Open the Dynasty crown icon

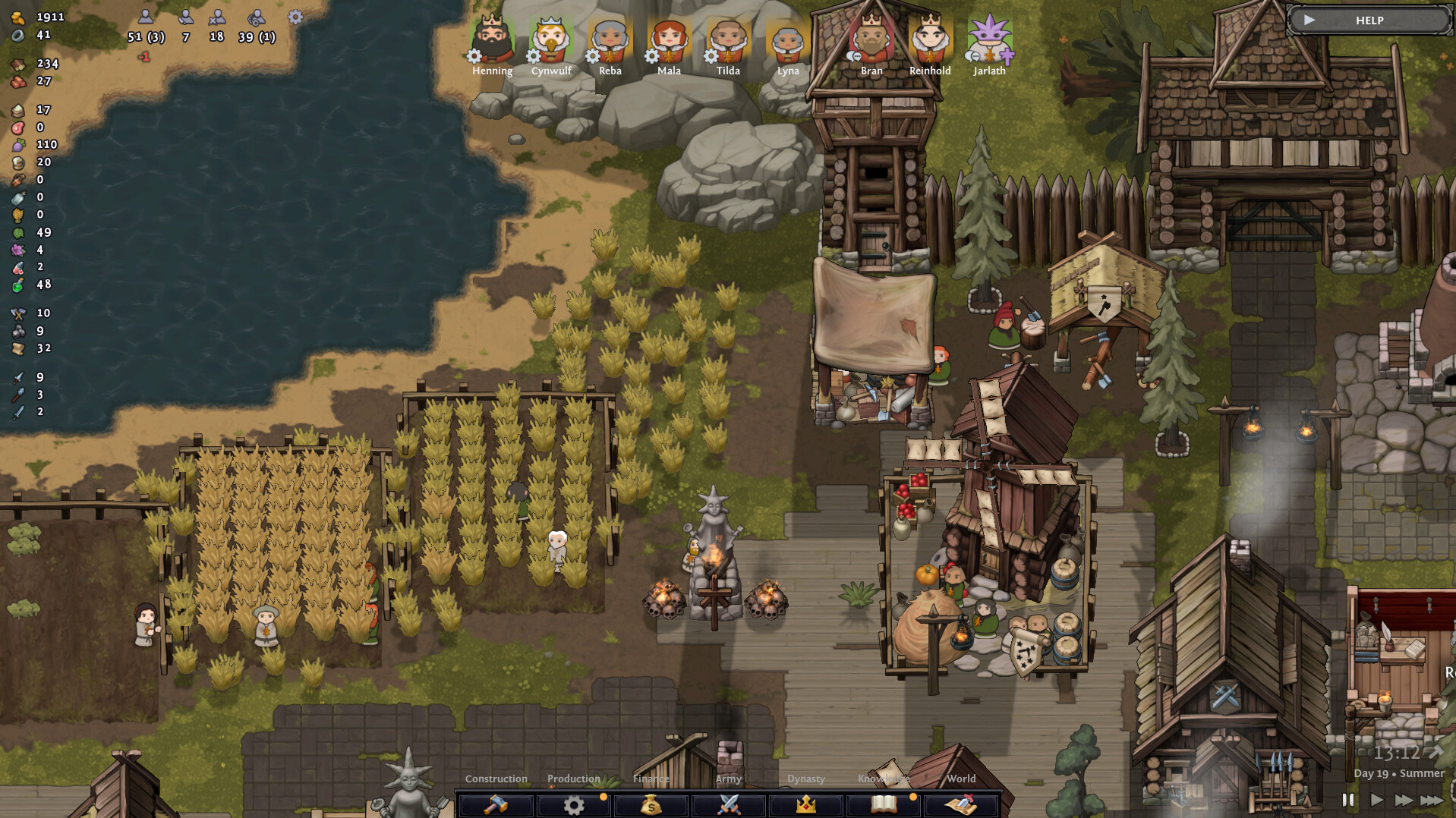805,806
